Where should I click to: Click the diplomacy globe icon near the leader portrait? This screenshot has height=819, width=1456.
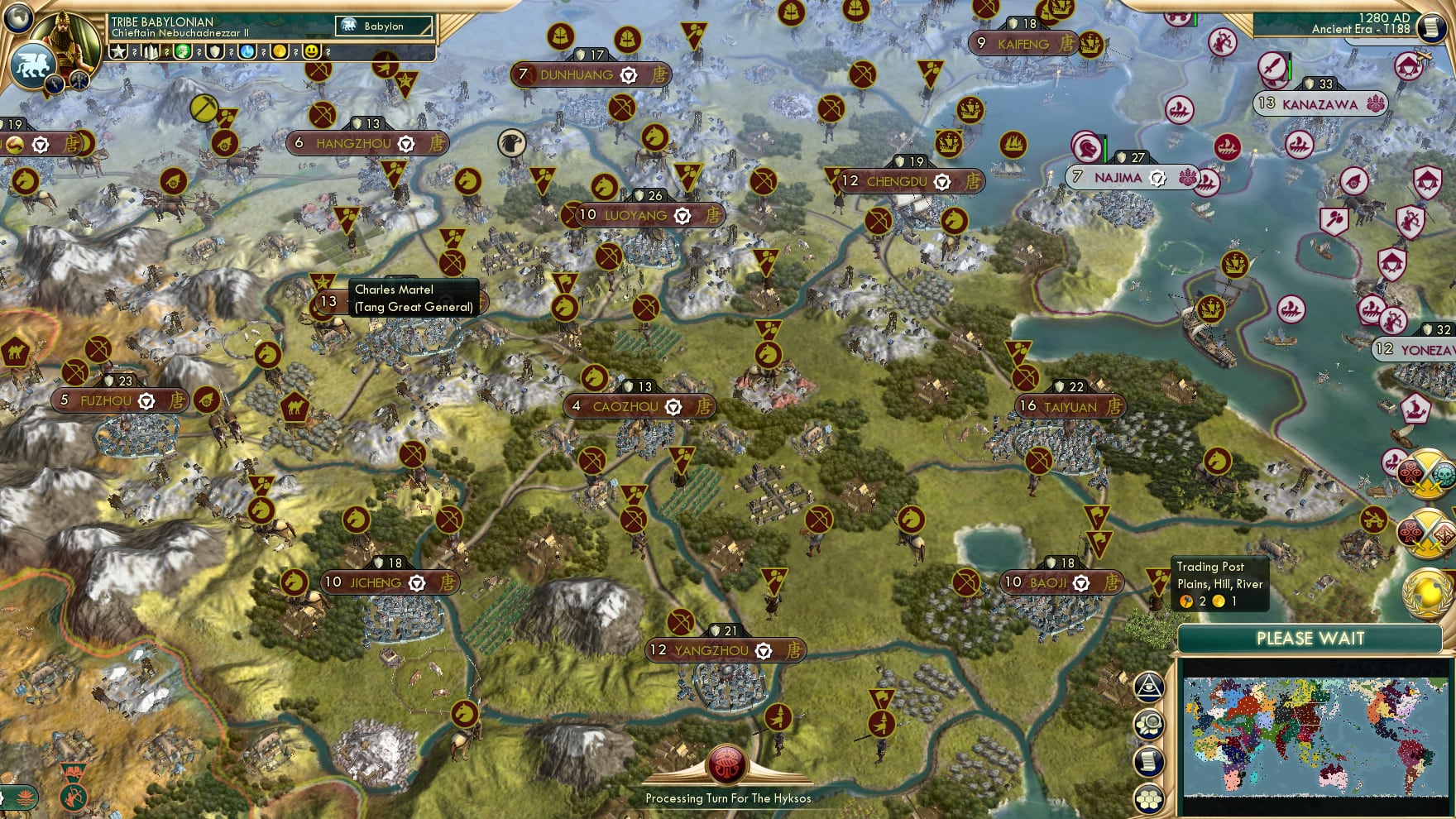click(17, 17)
